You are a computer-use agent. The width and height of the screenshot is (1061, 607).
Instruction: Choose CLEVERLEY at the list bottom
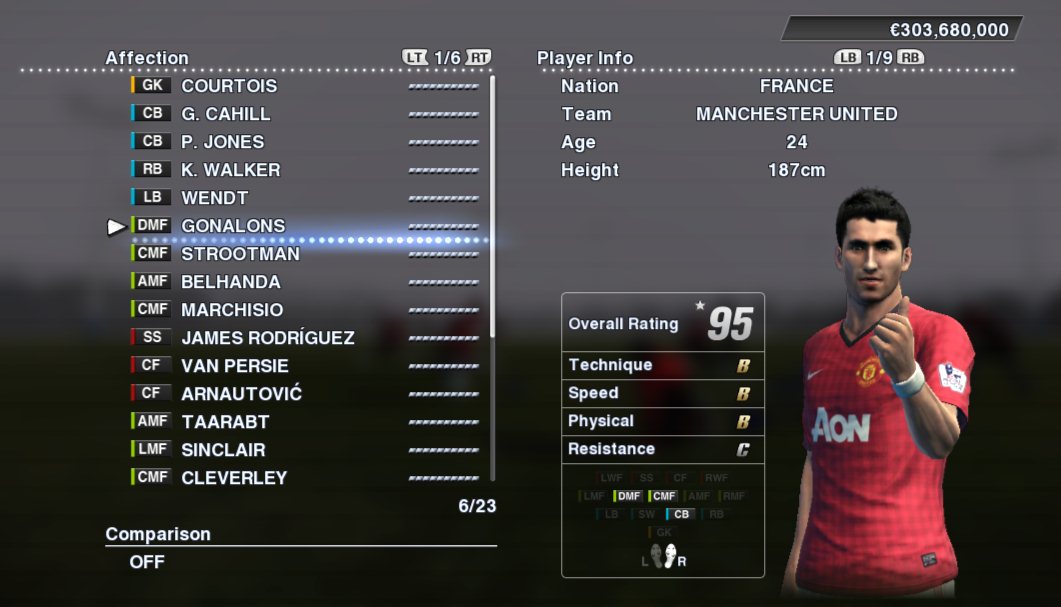(x=233, y=478)
